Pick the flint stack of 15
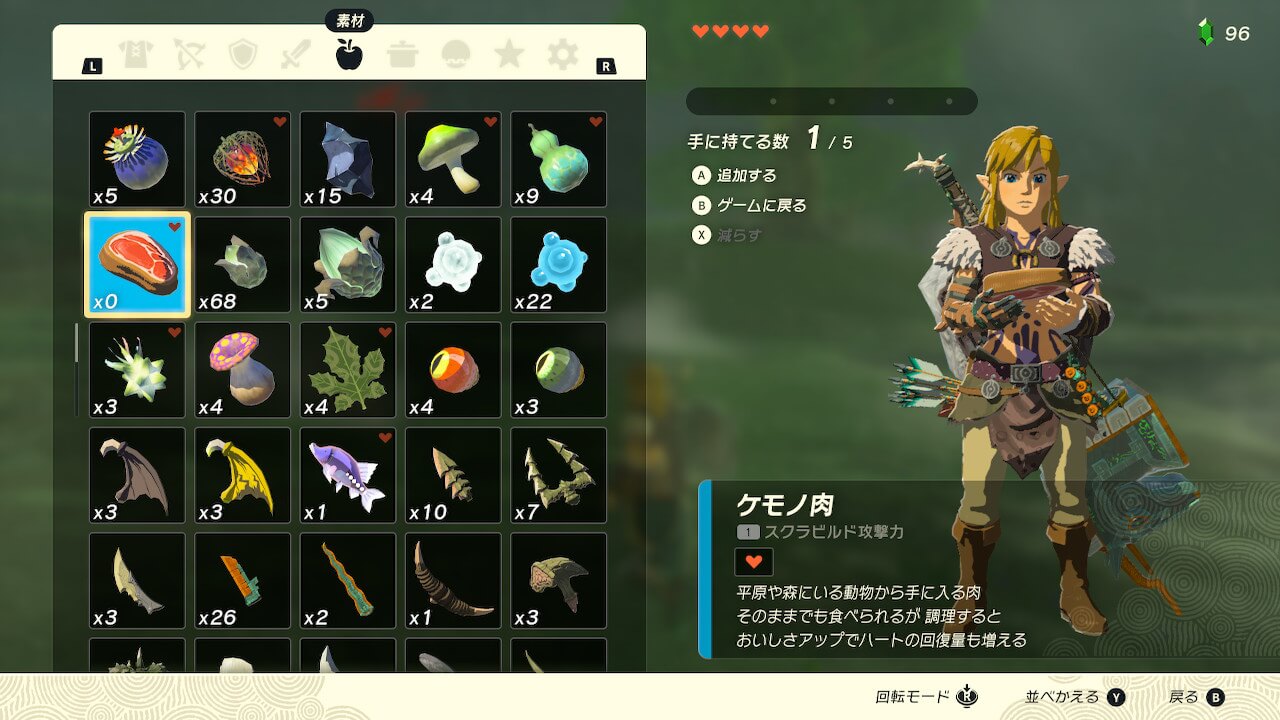Image resolution: width=1280 pixels, height=720 pixels. point(348,159)
